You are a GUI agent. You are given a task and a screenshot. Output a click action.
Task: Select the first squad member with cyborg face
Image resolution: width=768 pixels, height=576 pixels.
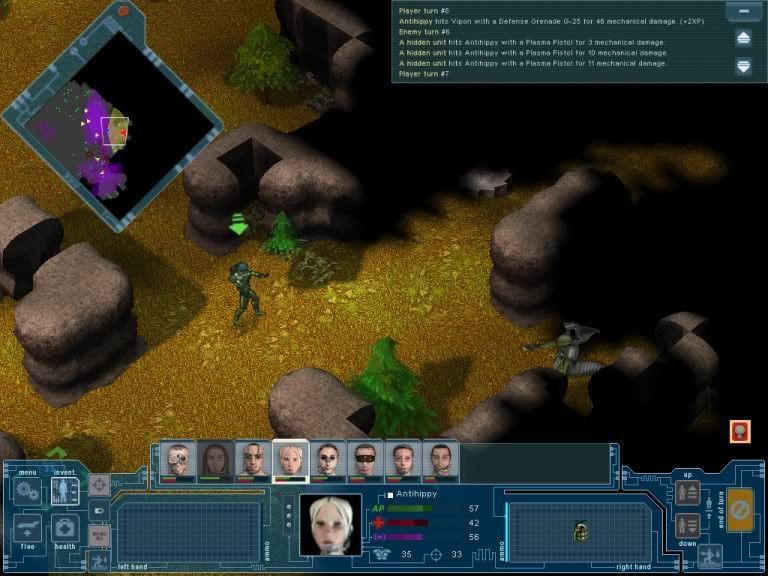coord(178,461)
